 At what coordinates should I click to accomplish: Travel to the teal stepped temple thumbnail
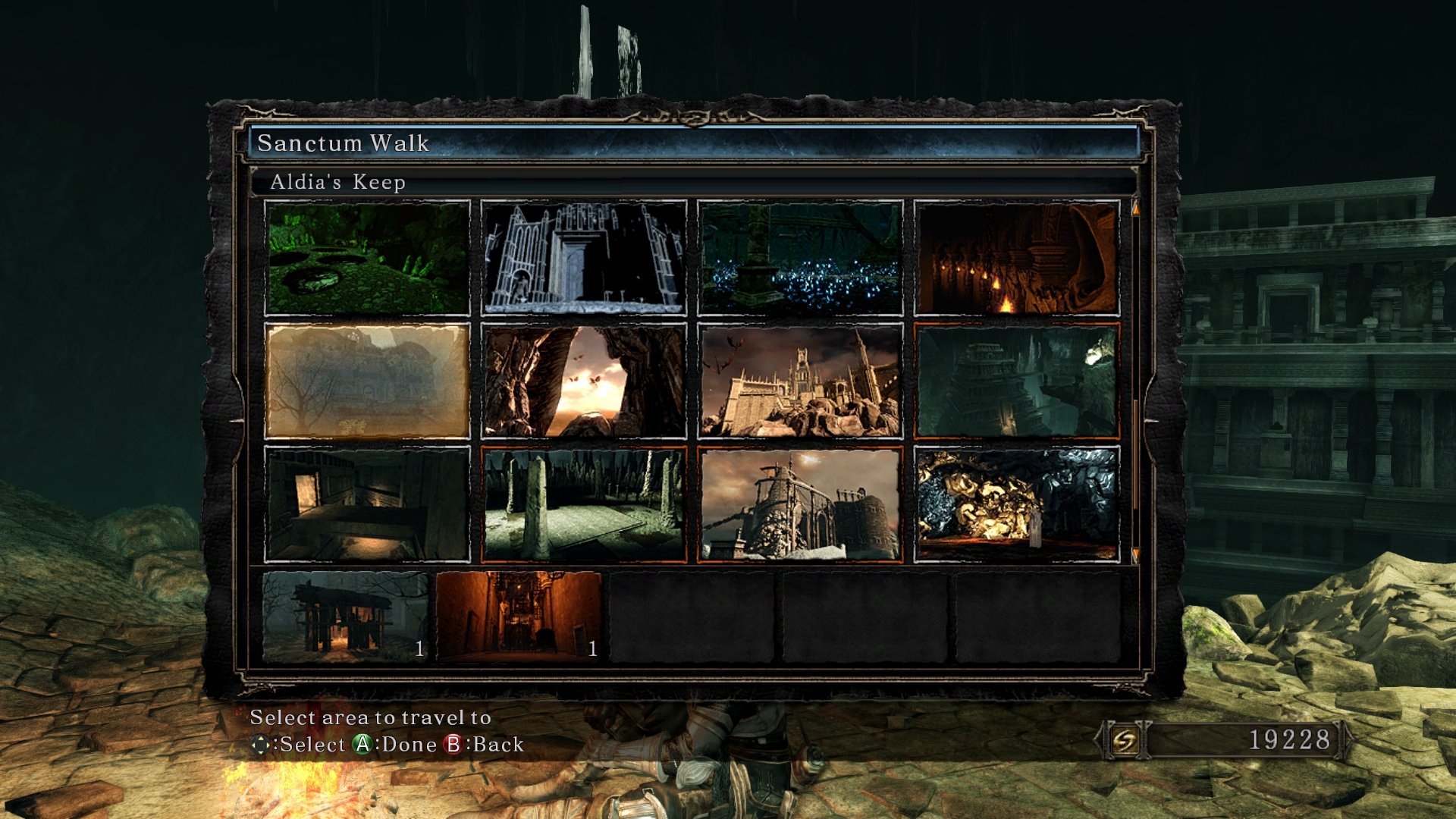pos(1016,381)
